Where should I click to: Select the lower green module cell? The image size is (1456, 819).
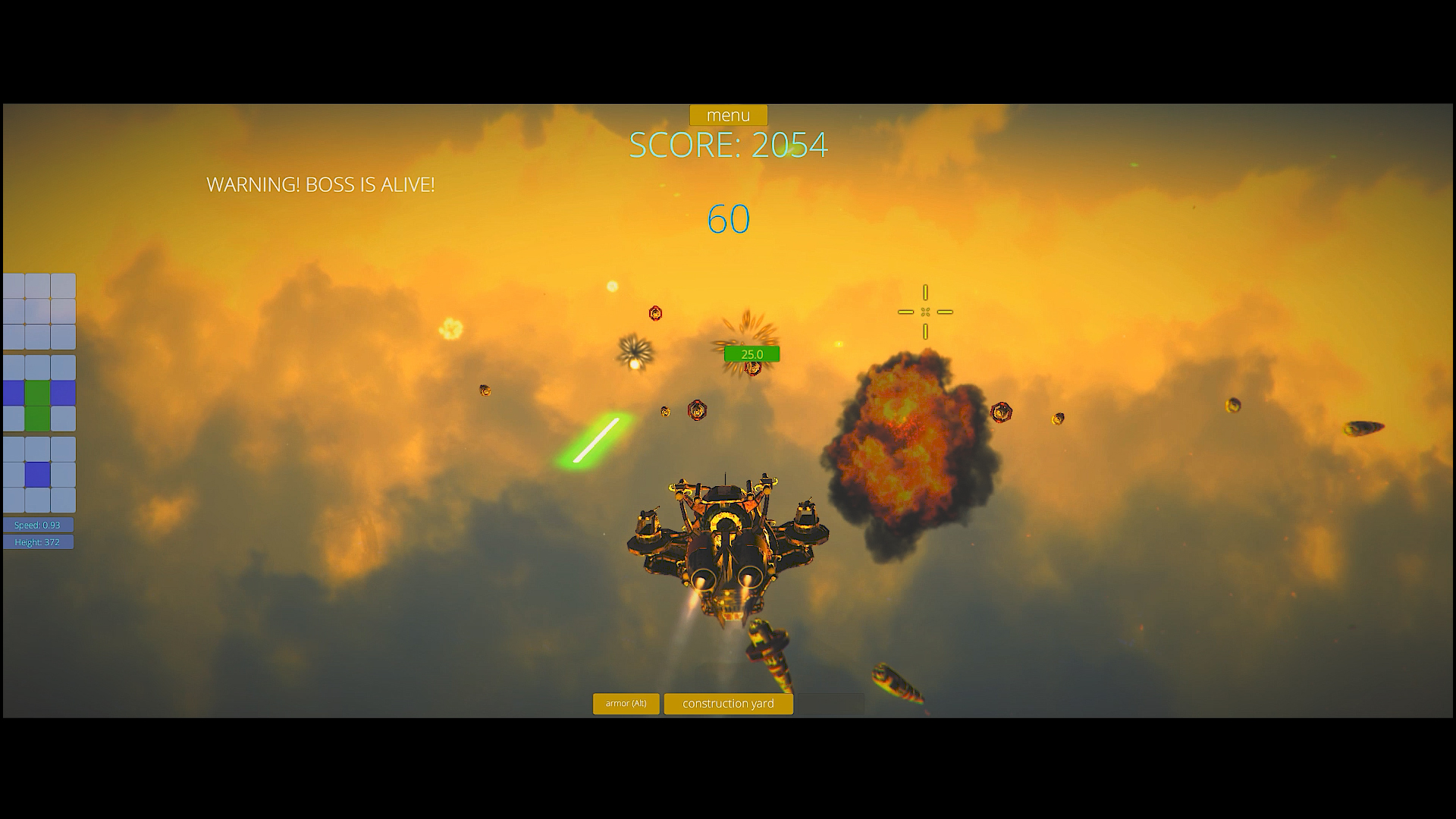click(37, 418)
